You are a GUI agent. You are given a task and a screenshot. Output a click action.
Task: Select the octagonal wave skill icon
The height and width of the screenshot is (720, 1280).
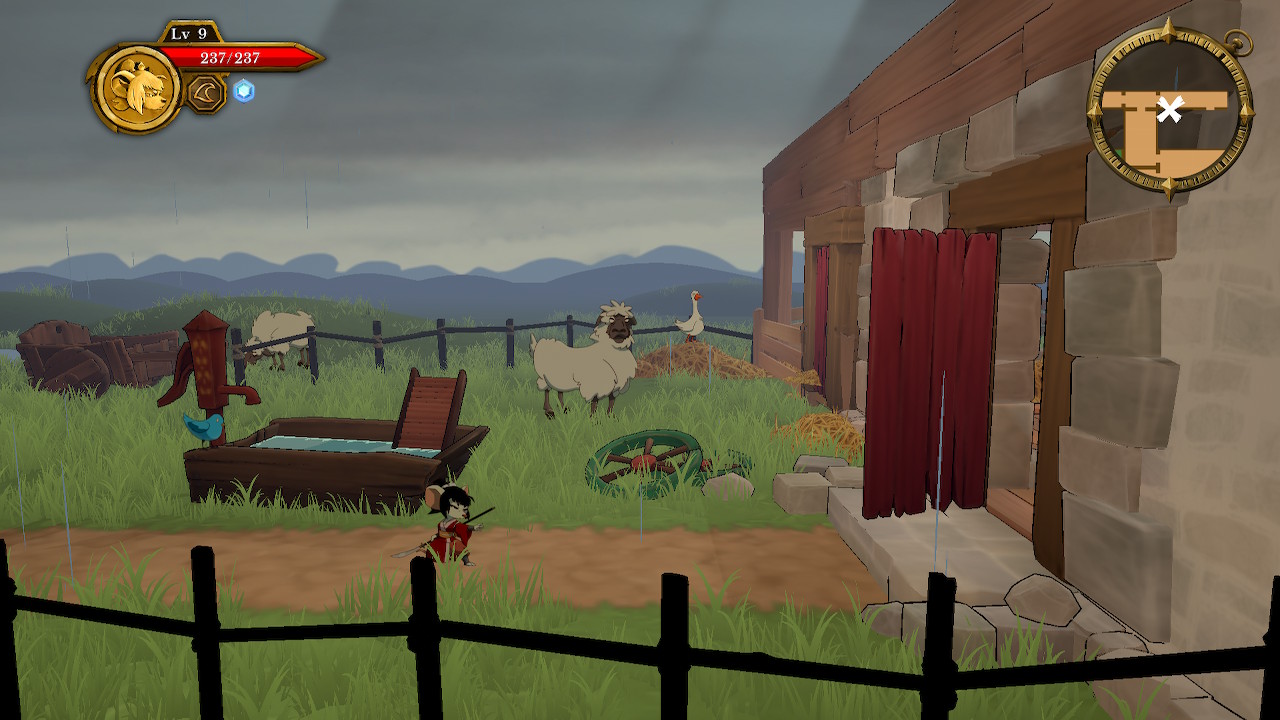(x=206, y=93)
